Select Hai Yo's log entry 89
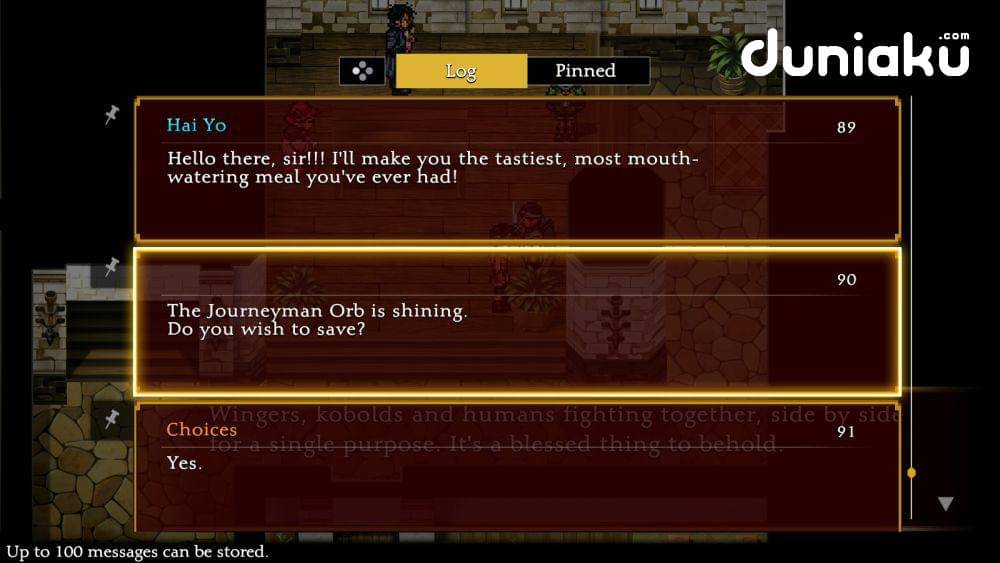Viewport: 1000px width, 563px height. pyautogui.click(x=516, y=170)
